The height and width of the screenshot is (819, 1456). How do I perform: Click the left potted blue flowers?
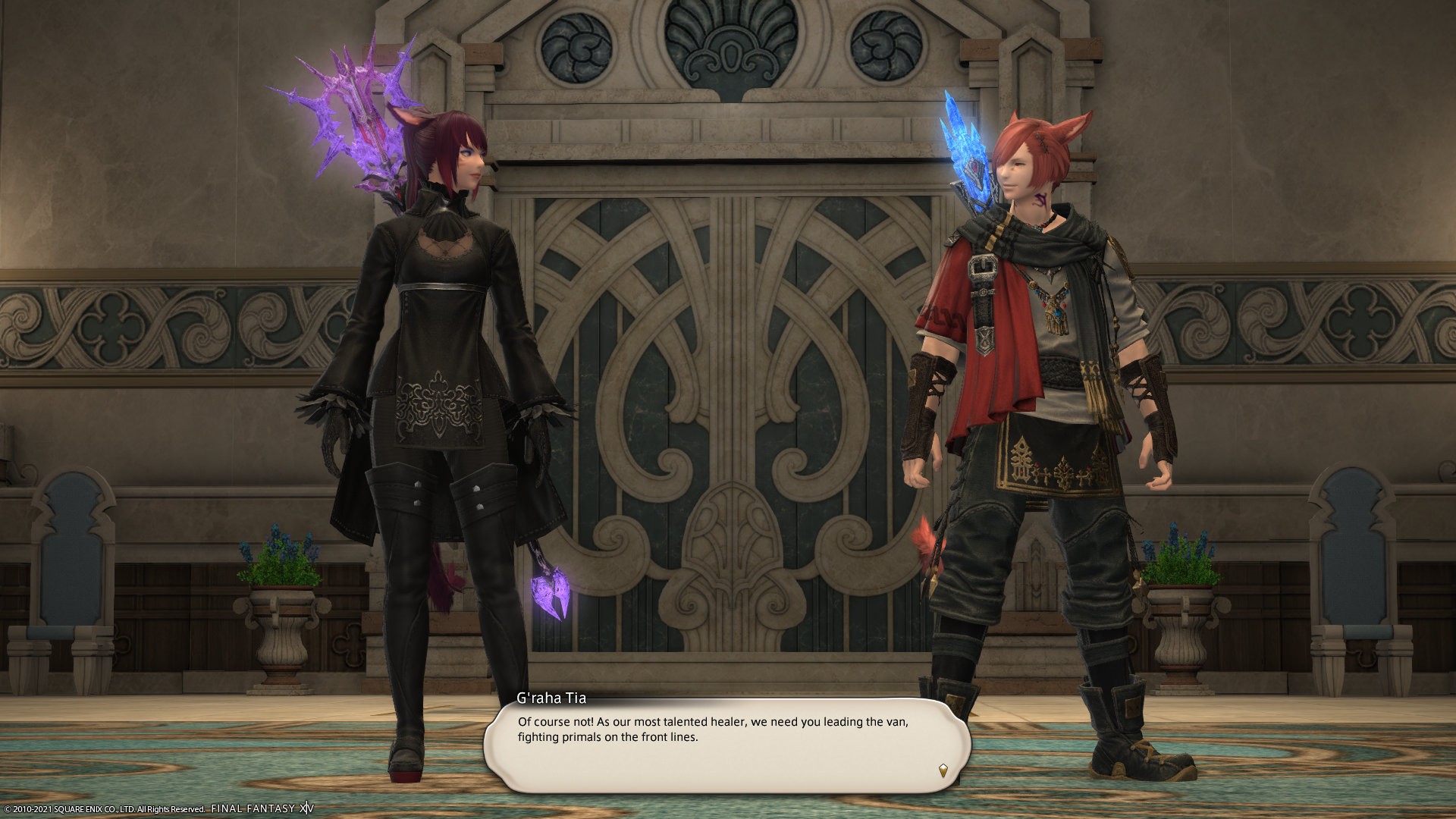(281, 557)
